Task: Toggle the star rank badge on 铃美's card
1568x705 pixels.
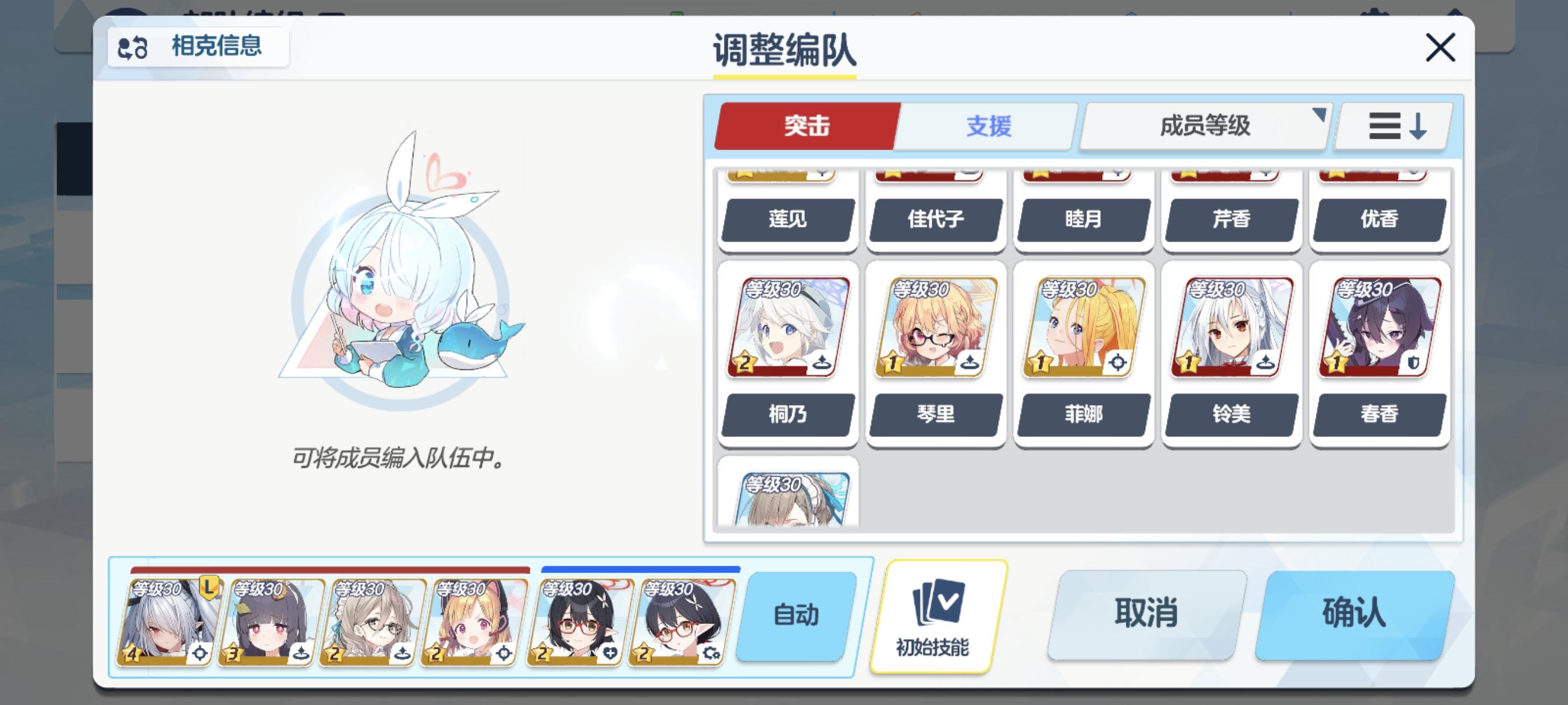Action: point(1188,363)
